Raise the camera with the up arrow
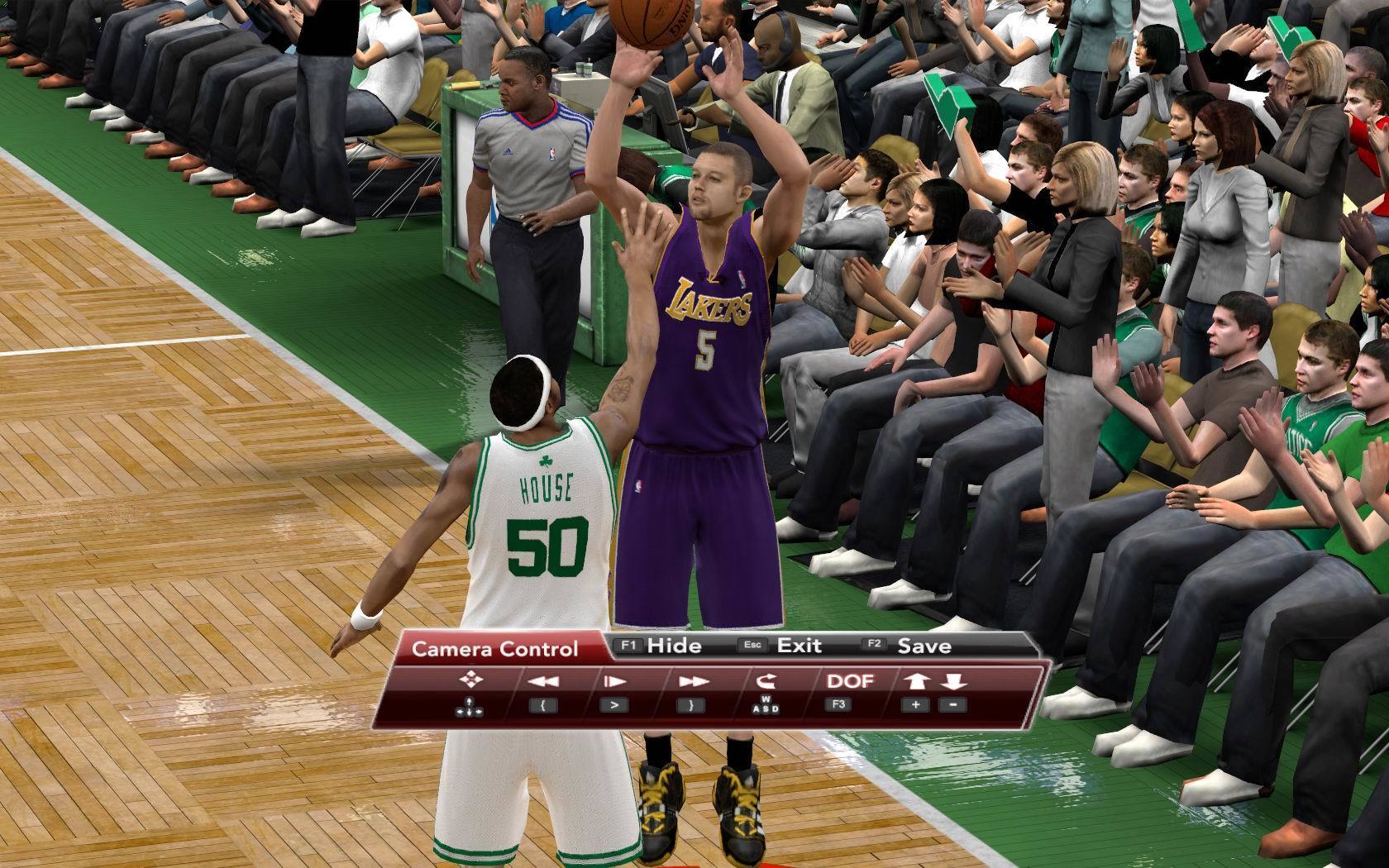Image resolution: width=1389 pixels, height=868 pixels. (x=916, y=681)
